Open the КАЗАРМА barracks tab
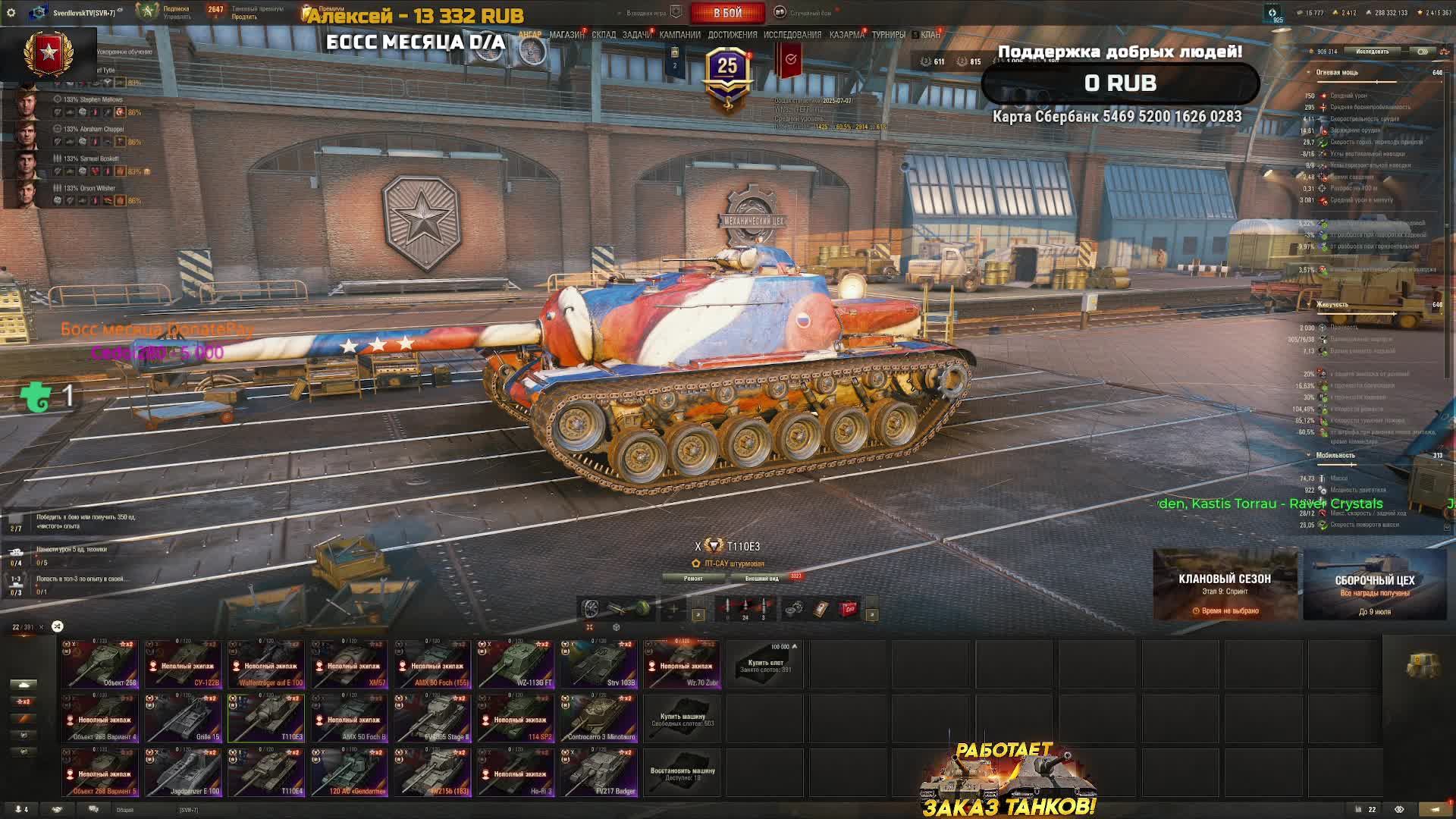The width and height of the screenshot is (1456, 819). click(x=846, y=35)
